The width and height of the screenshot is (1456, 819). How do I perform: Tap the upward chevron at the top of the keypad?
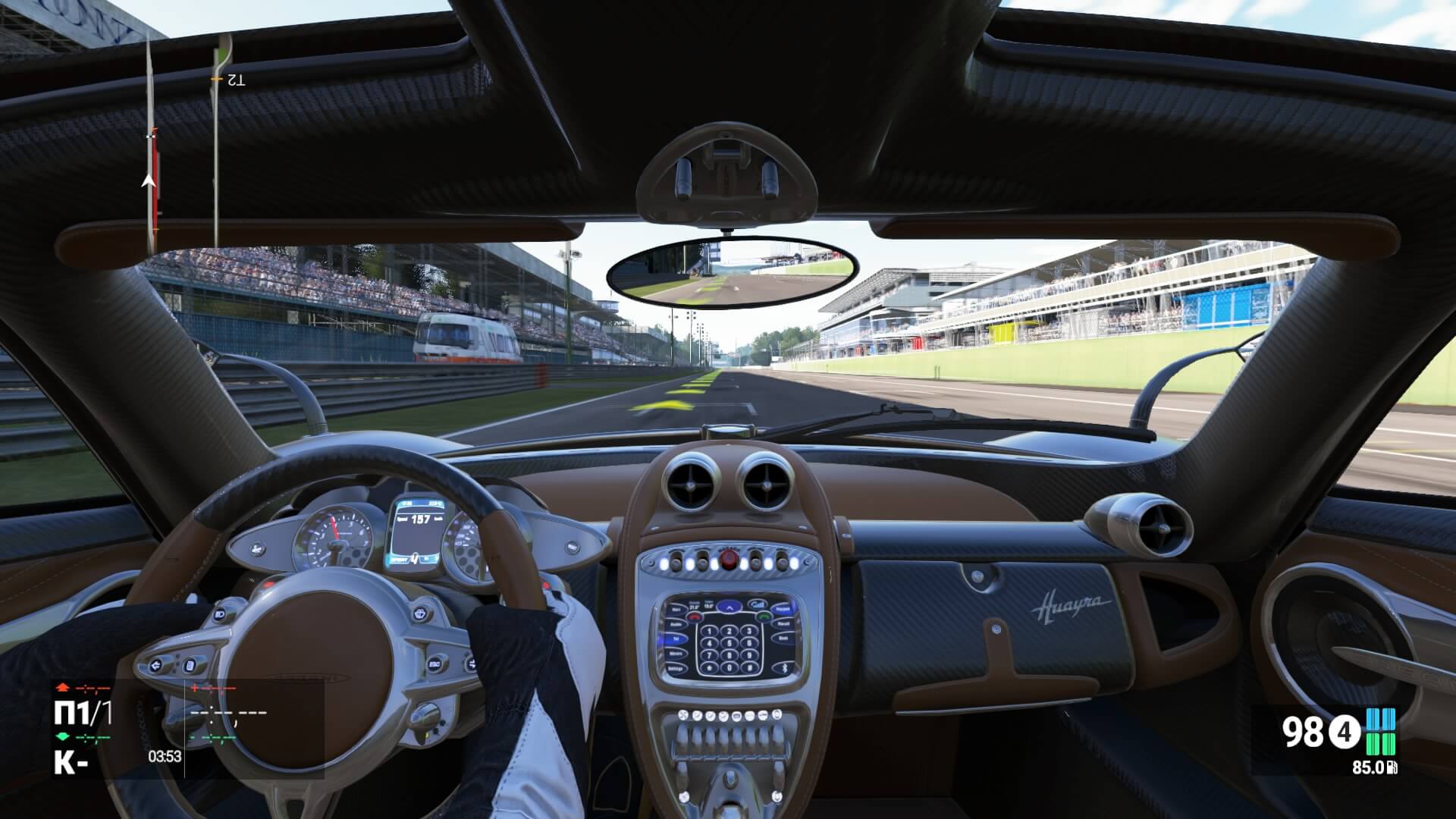click(730, 607)
